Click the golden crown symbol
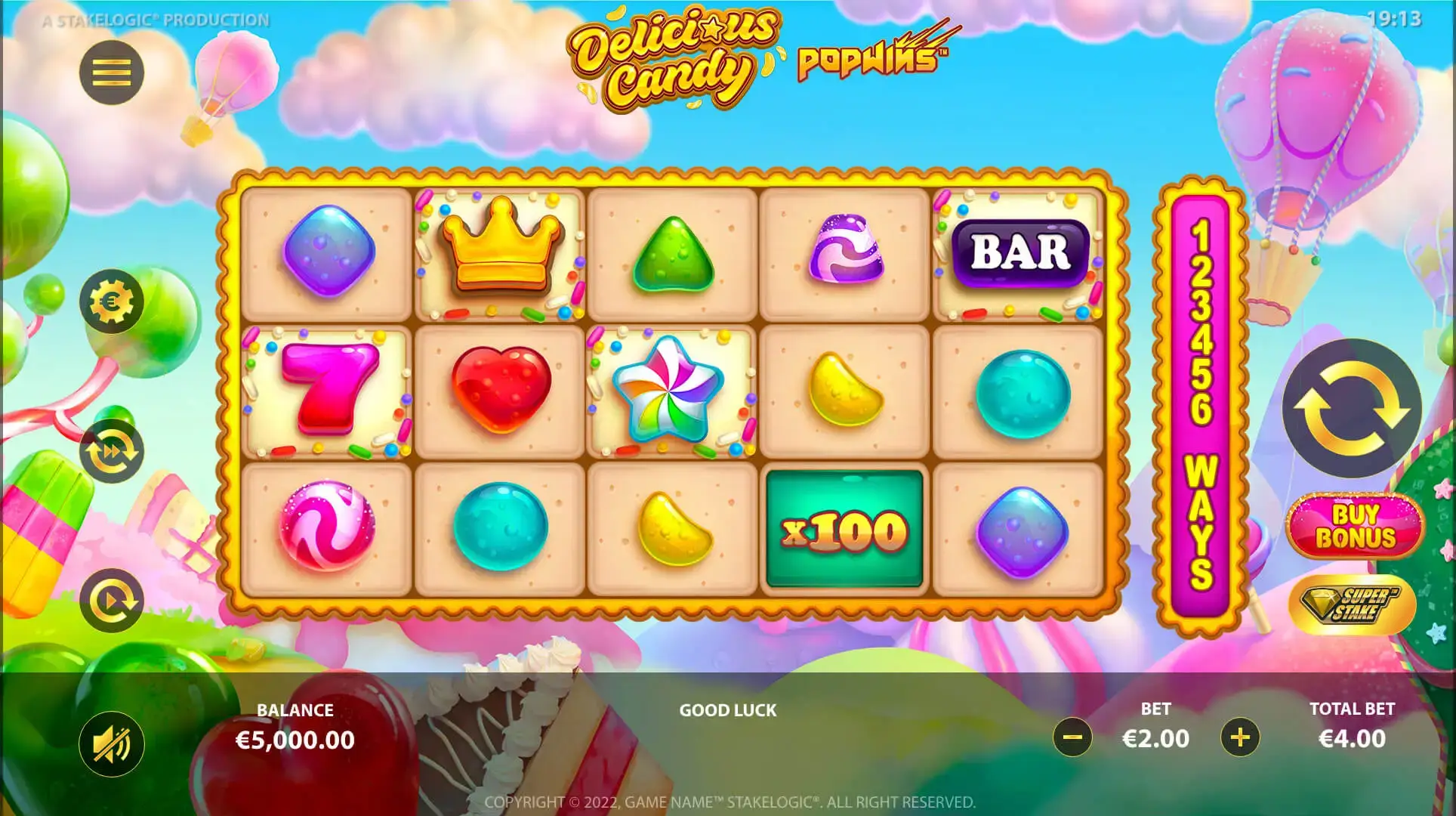 point(498,253)
